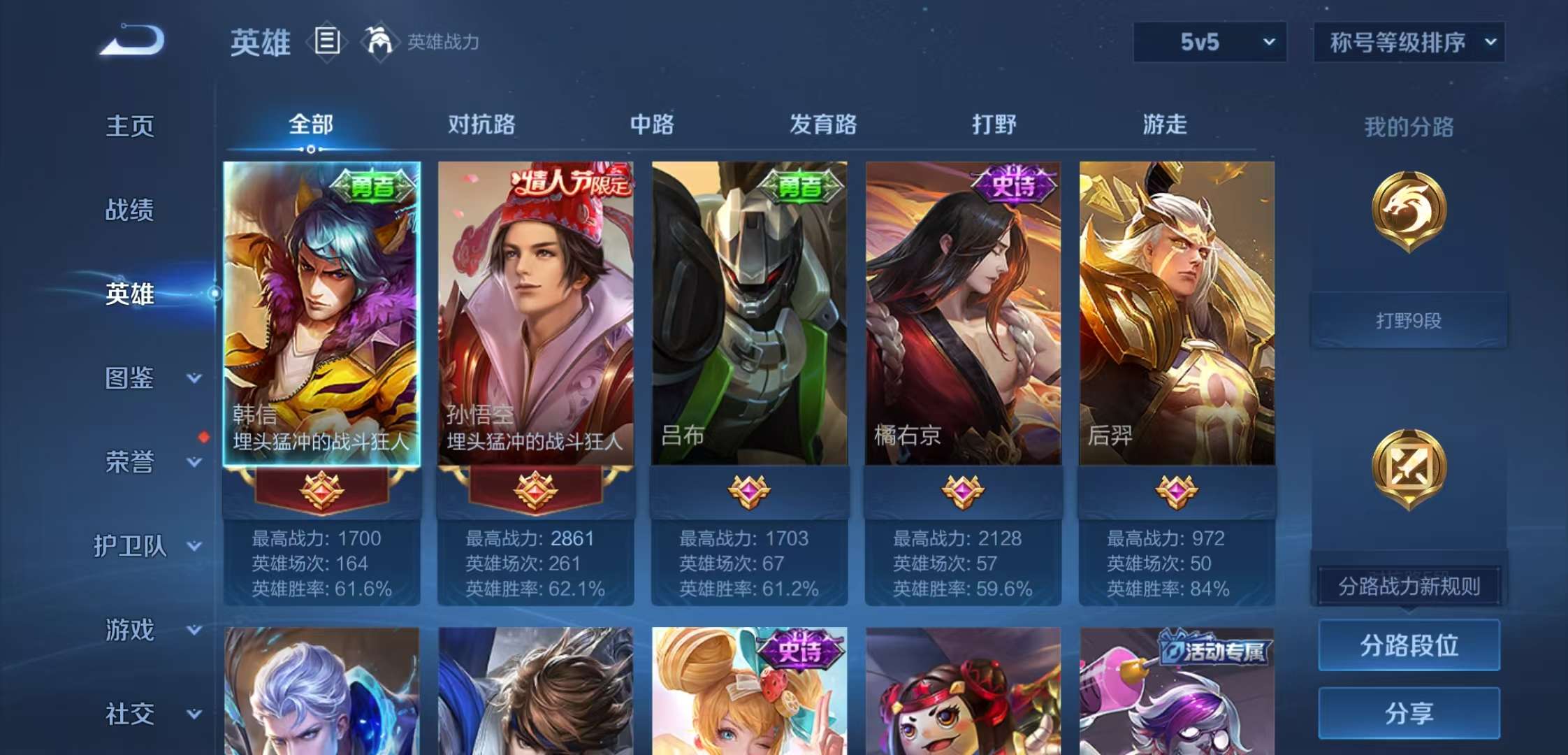This screenshot has height=755, width=1568.
Task: Click the back arrow in top-left corner
Action: click(133, 40)
